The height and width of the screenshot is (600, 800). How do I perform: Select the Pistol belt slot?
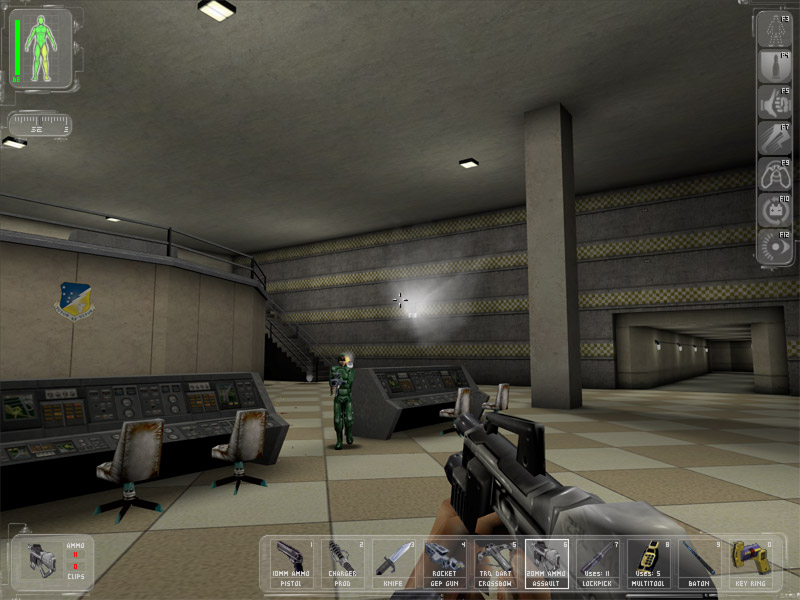293,563
